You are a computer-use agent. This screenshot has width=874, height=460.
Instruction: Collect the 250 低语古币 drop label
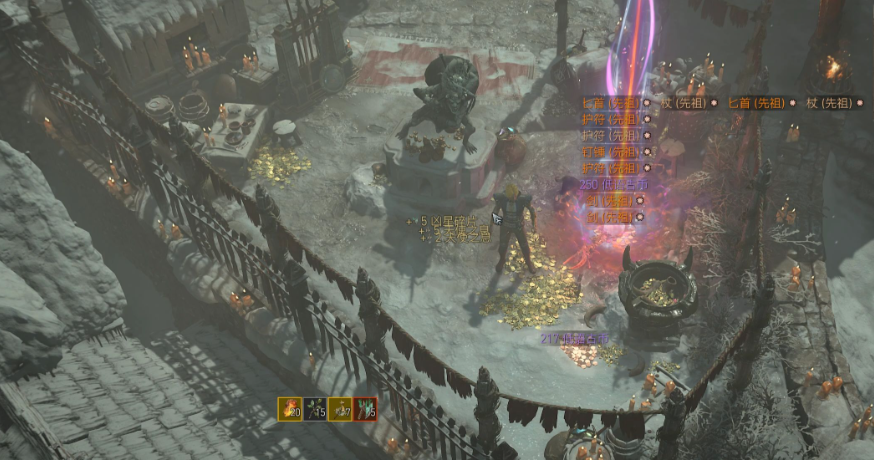pyautogui.click(x=613, y=184)
